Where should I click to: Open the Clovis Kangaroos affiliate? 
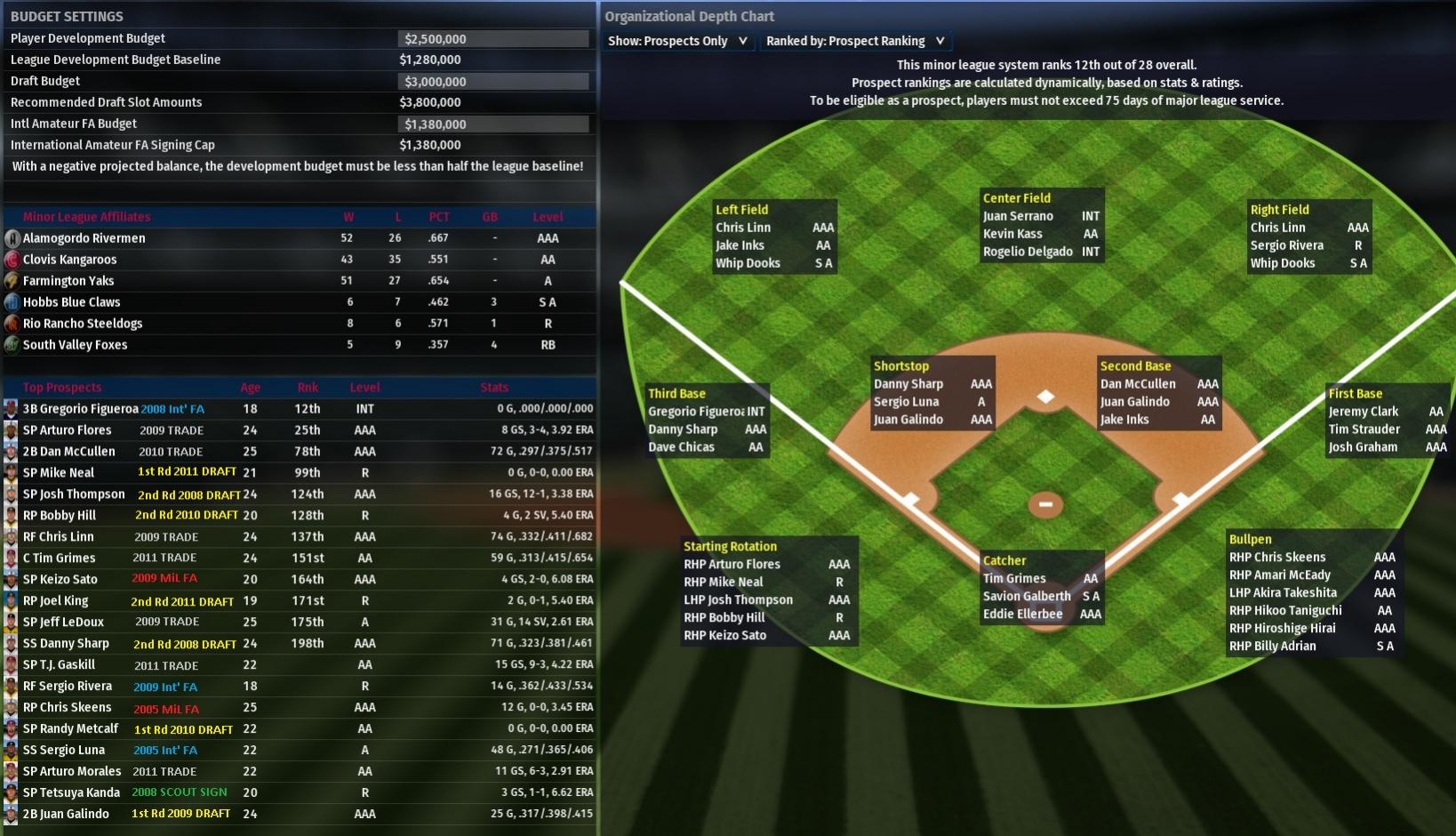click(69, 260)
